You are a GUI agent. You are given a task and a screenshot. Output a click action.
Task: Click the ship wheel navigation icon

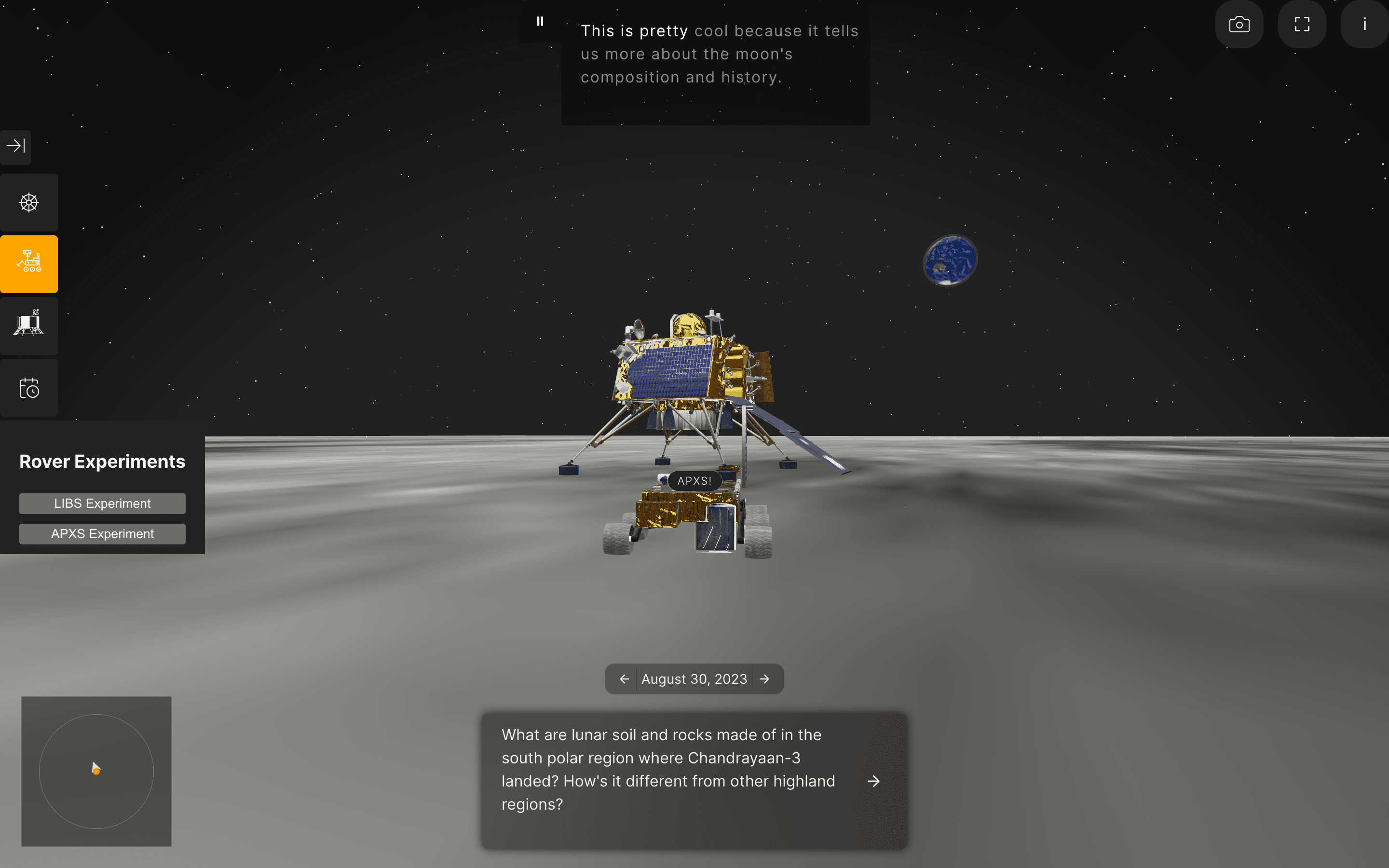[29, 202]
